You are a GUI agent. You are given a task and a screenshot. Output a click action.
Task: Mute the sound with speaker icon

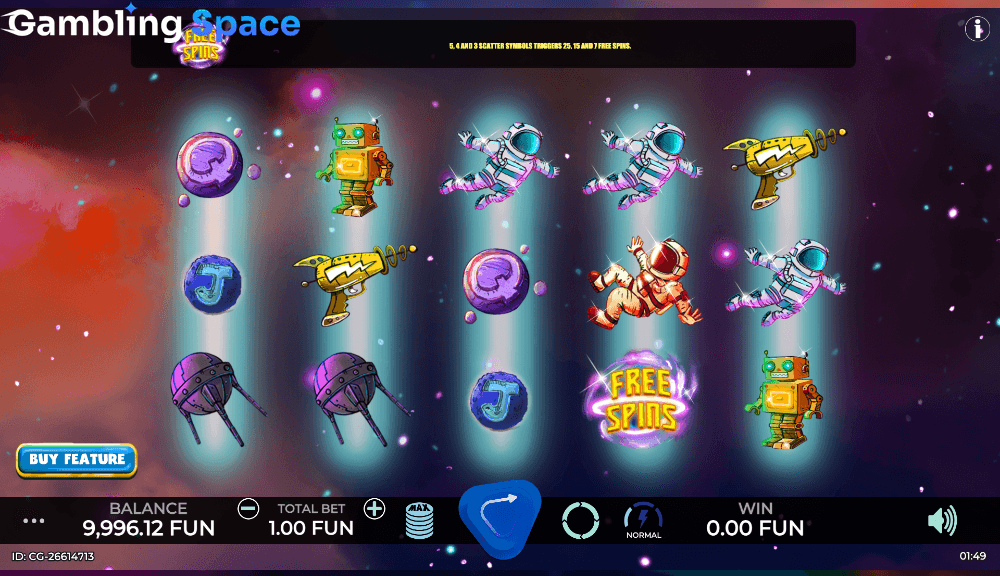(941, 520)
